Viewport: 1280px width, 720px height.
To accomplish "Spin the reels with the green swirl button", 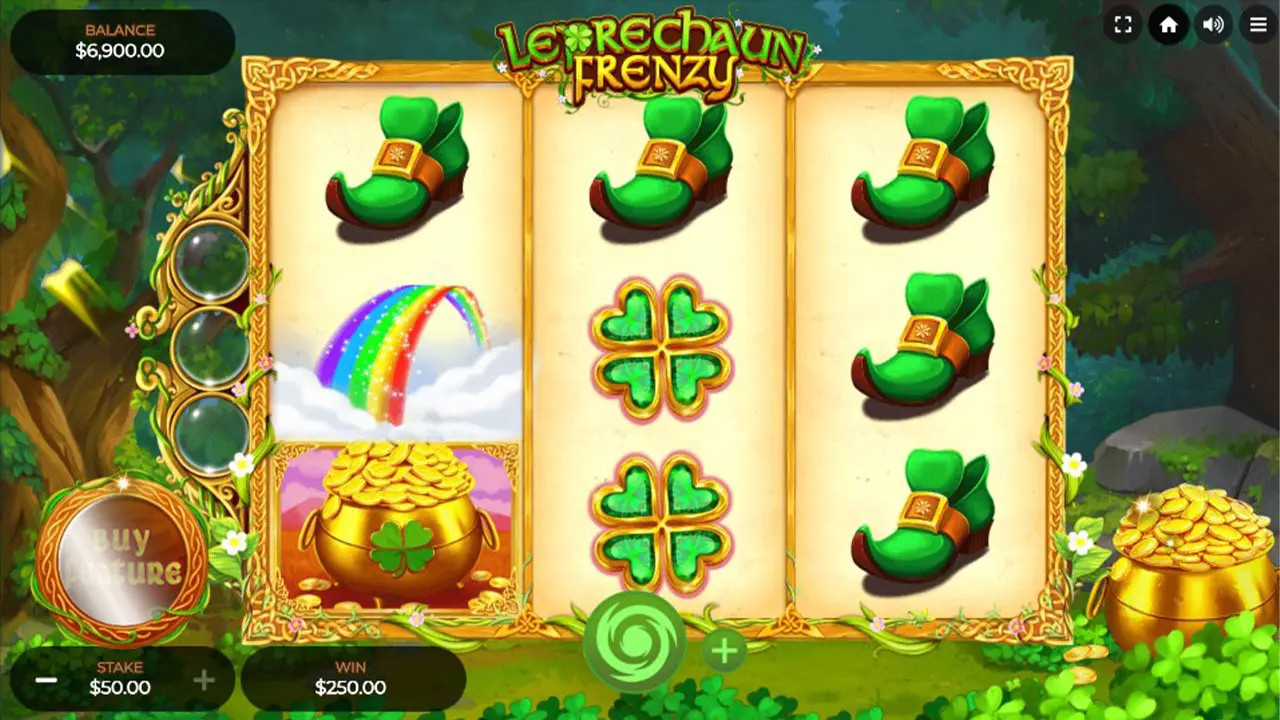I will click(634, 643).
